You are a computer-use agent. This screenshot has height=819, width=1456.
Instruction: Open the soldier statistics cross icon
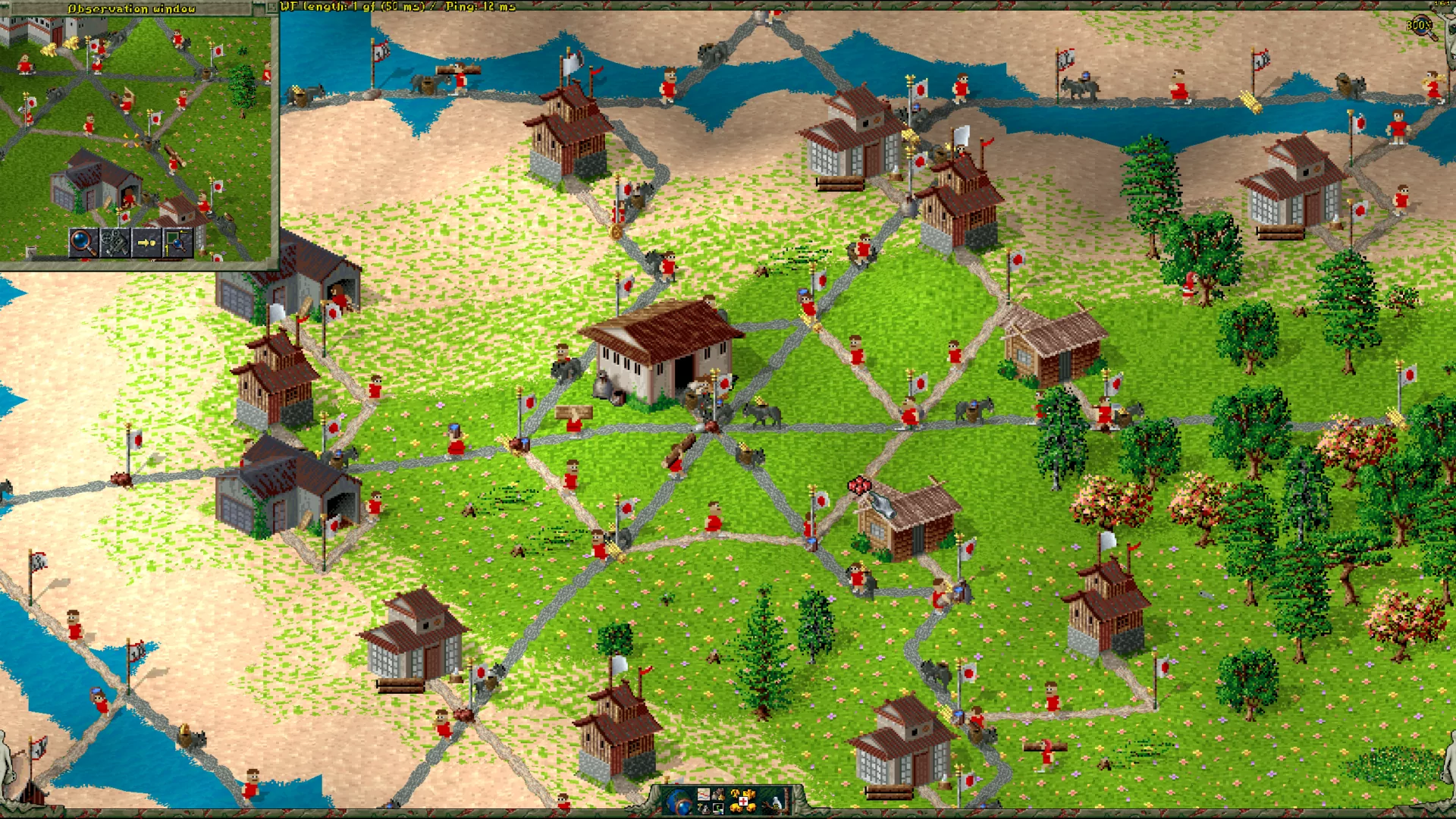743,801
